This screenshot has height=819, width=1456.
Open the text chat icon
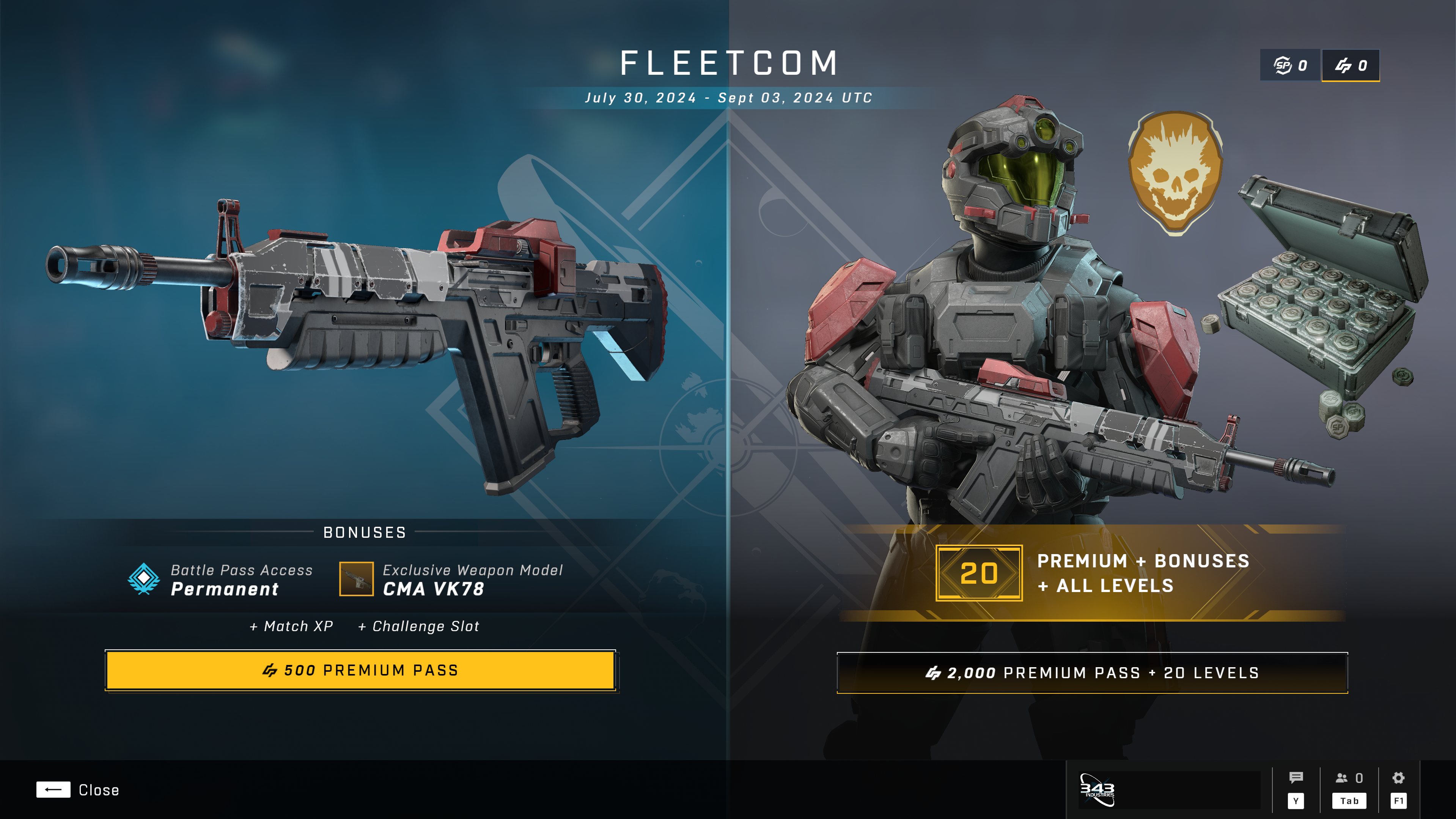[1296, 778]
